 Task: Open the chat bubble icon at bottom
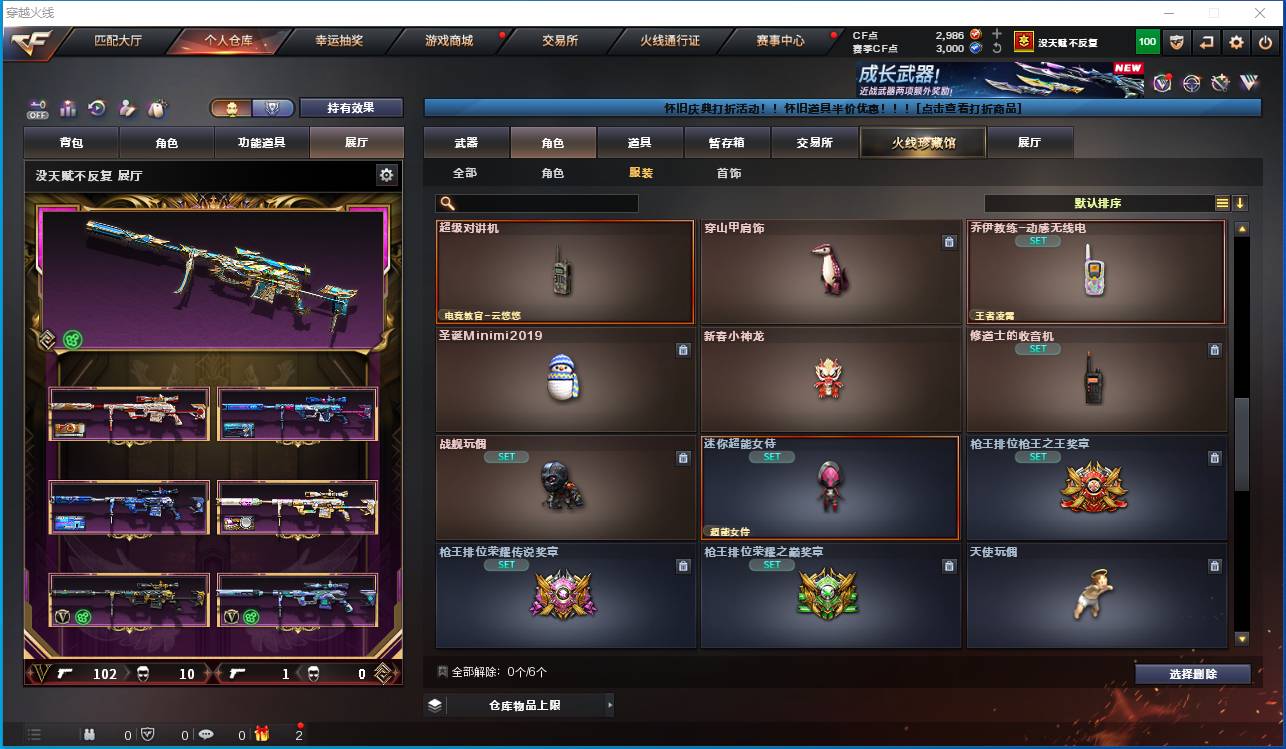click(x=207, y=734)
